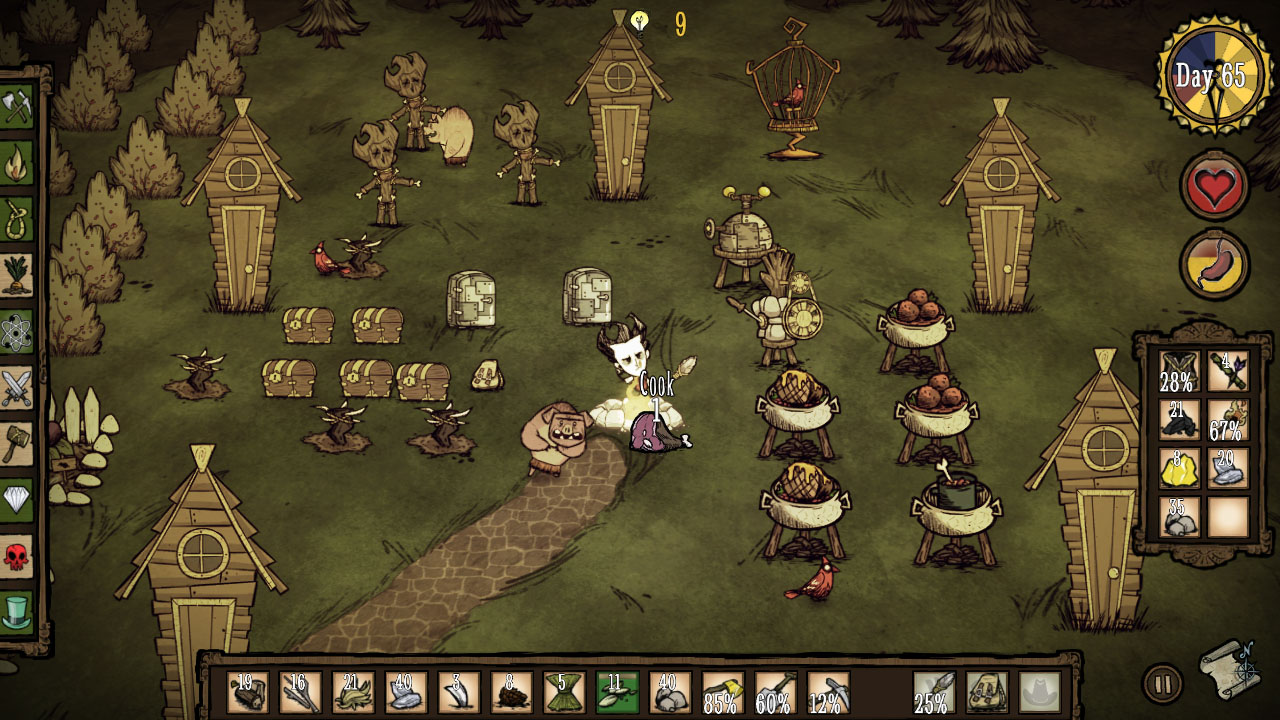Select the Food carrot crafting tab

[x=17, y=275]
